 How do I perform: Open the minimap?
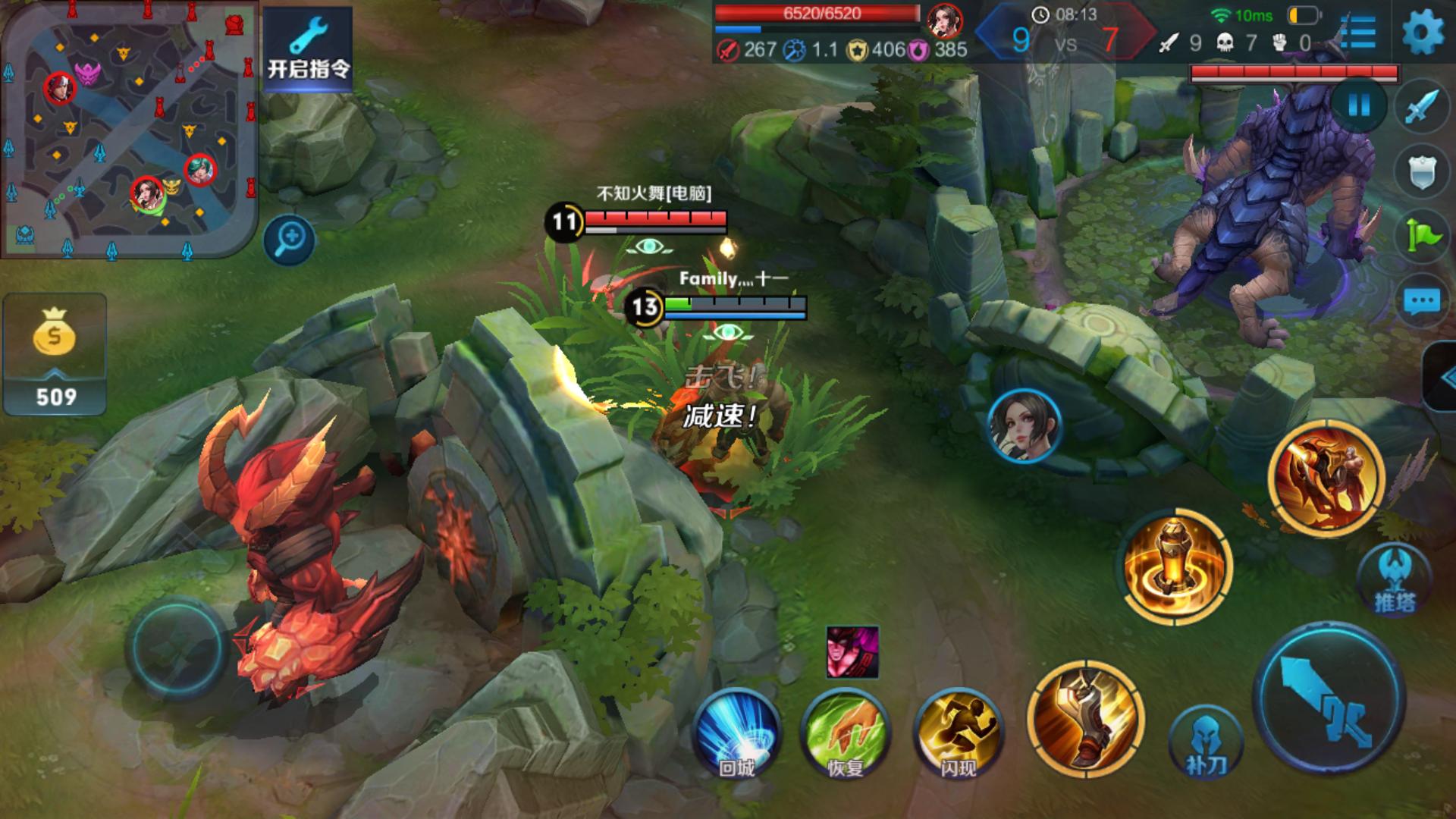coord(129,129)
